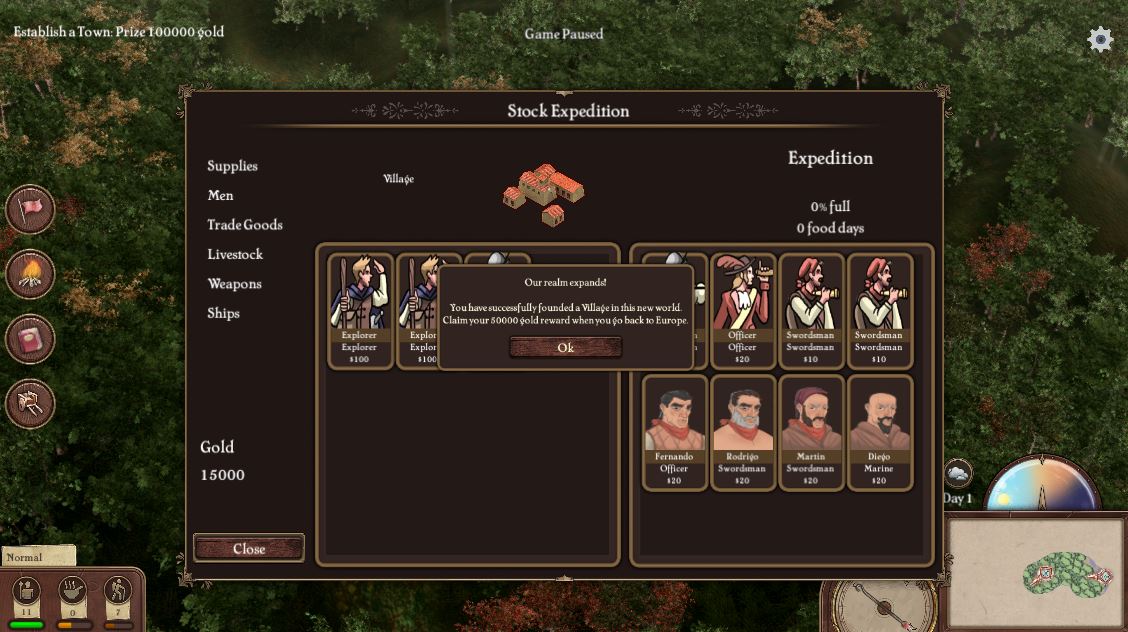Open the Supplies category
The image size is (1128, 632).
(232, 166)
